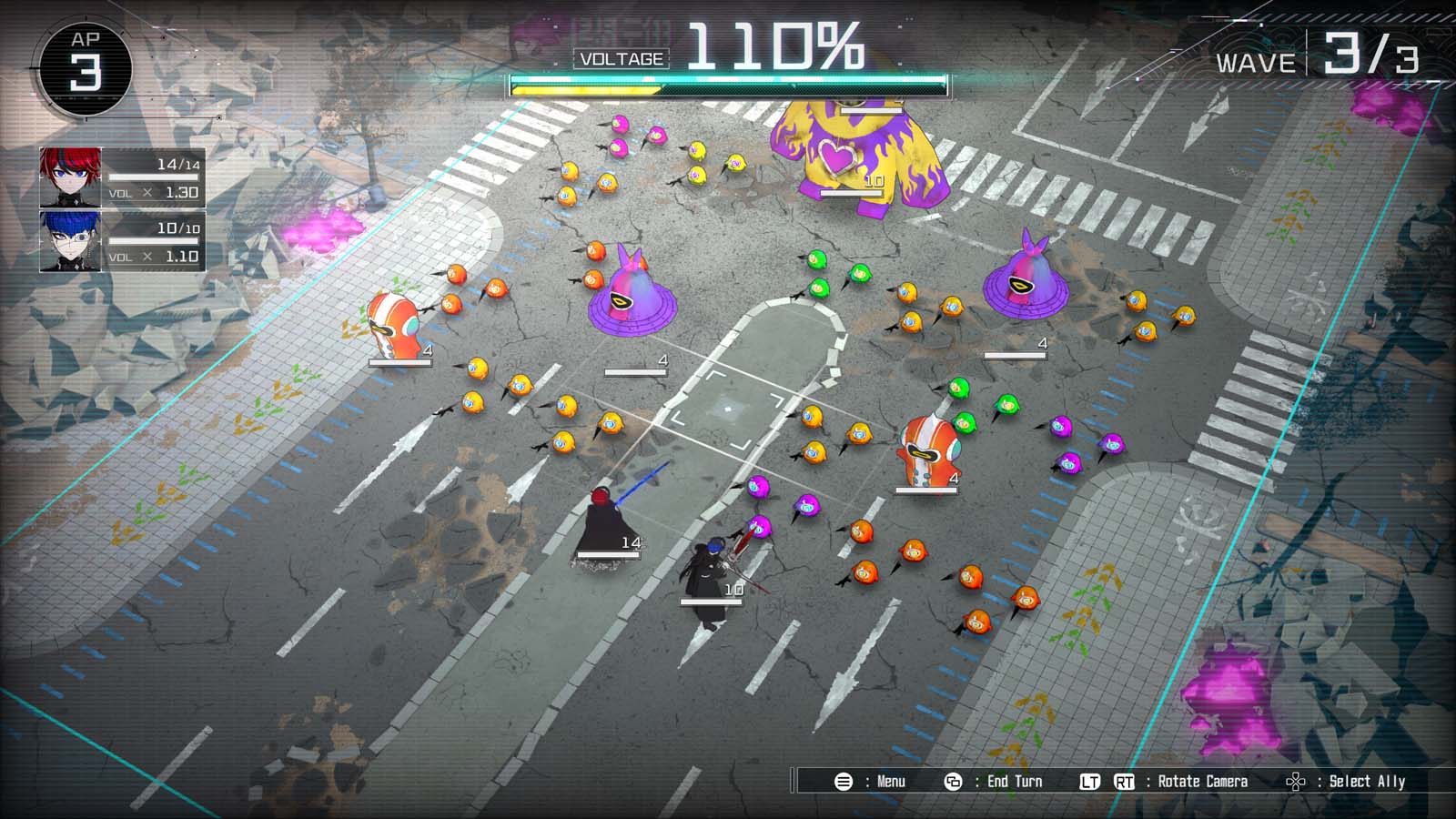The width and height of the screenshot is (1456, 819).
Task: Select the ally wielding the blue blade
Action: [x=602, y=510]
